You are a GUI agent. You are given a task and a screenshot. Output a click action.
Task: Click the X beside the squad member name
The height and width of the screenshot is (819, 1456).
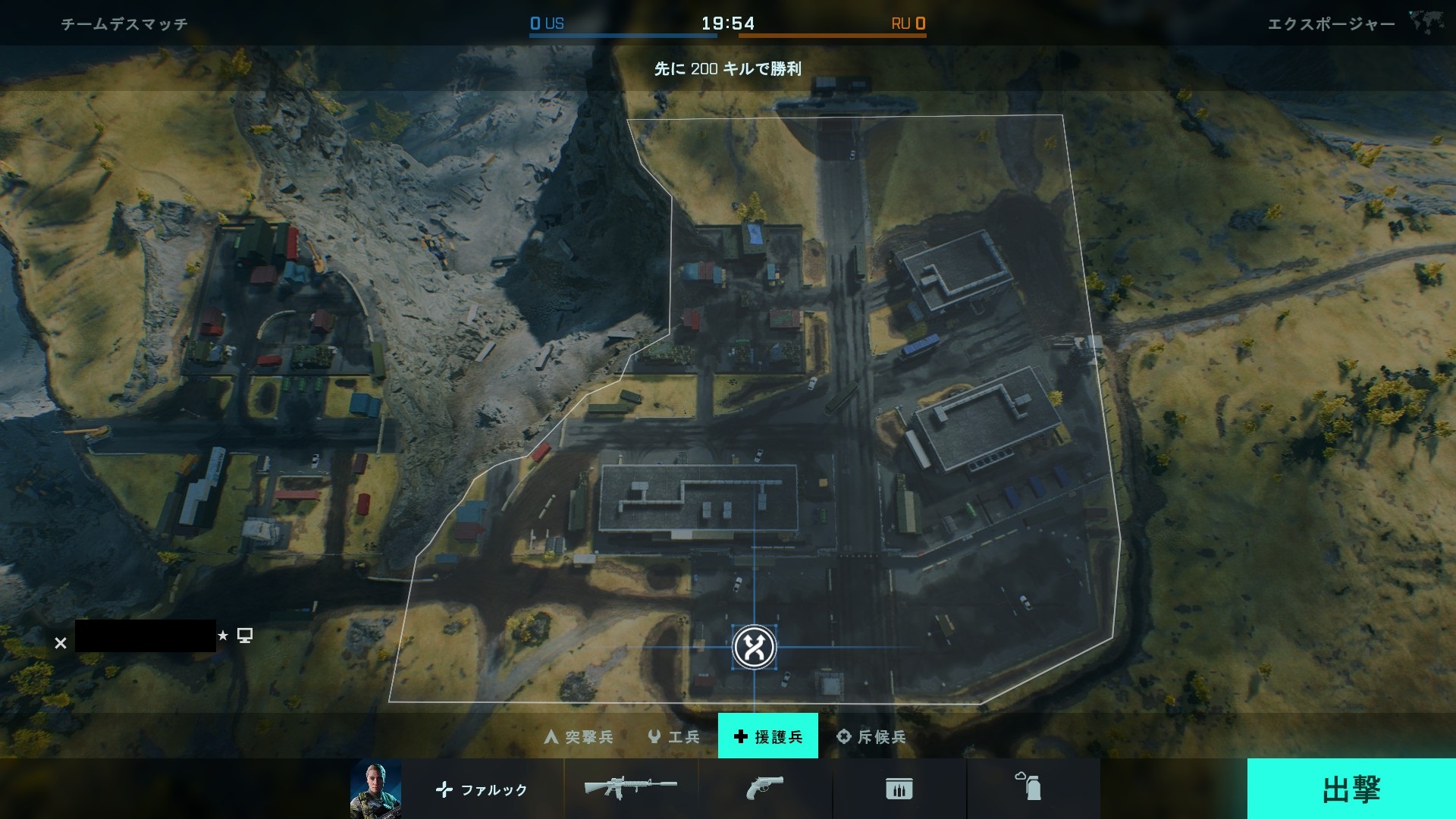[61, 643]
